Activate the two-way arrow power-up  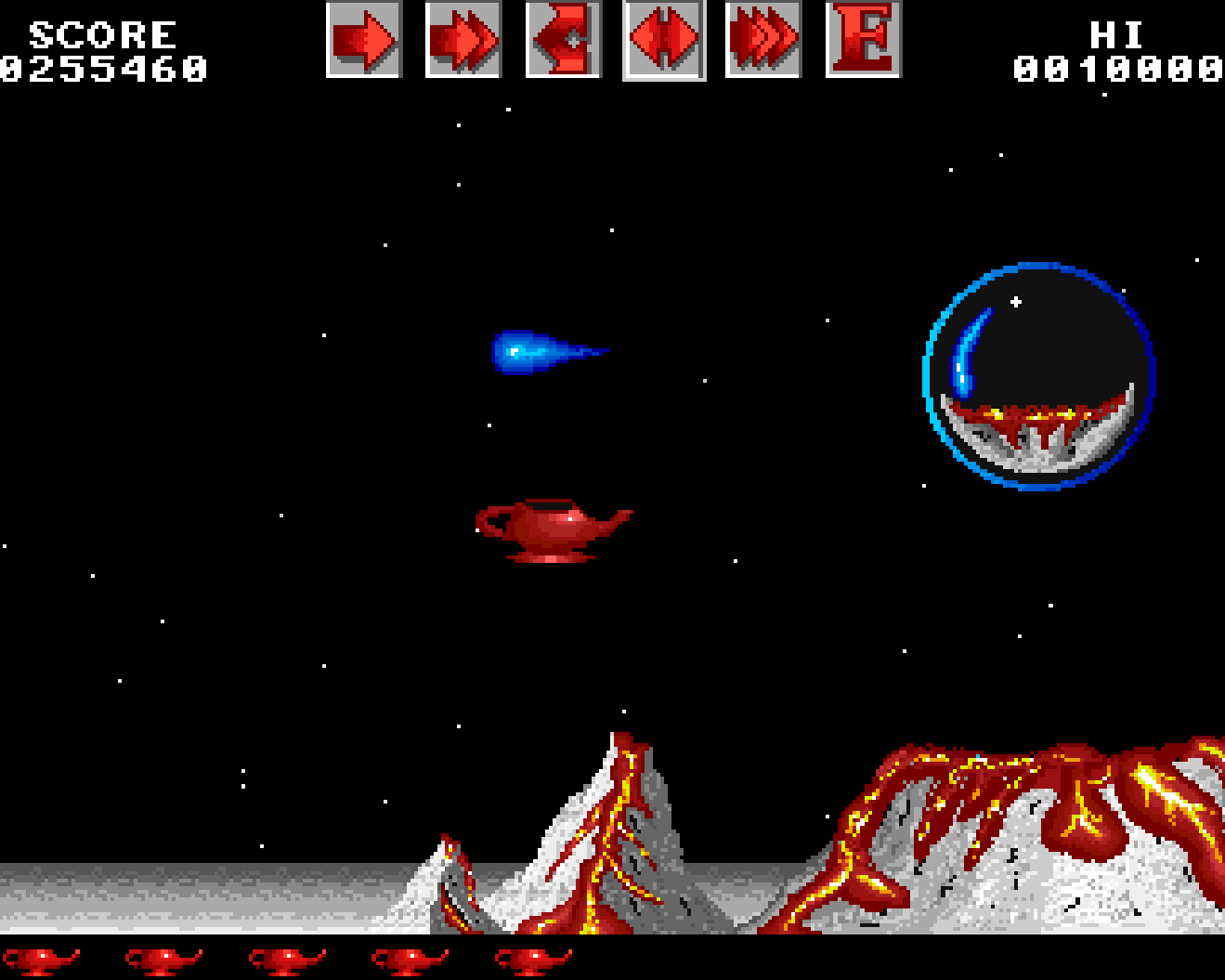[x=663, y=40]
